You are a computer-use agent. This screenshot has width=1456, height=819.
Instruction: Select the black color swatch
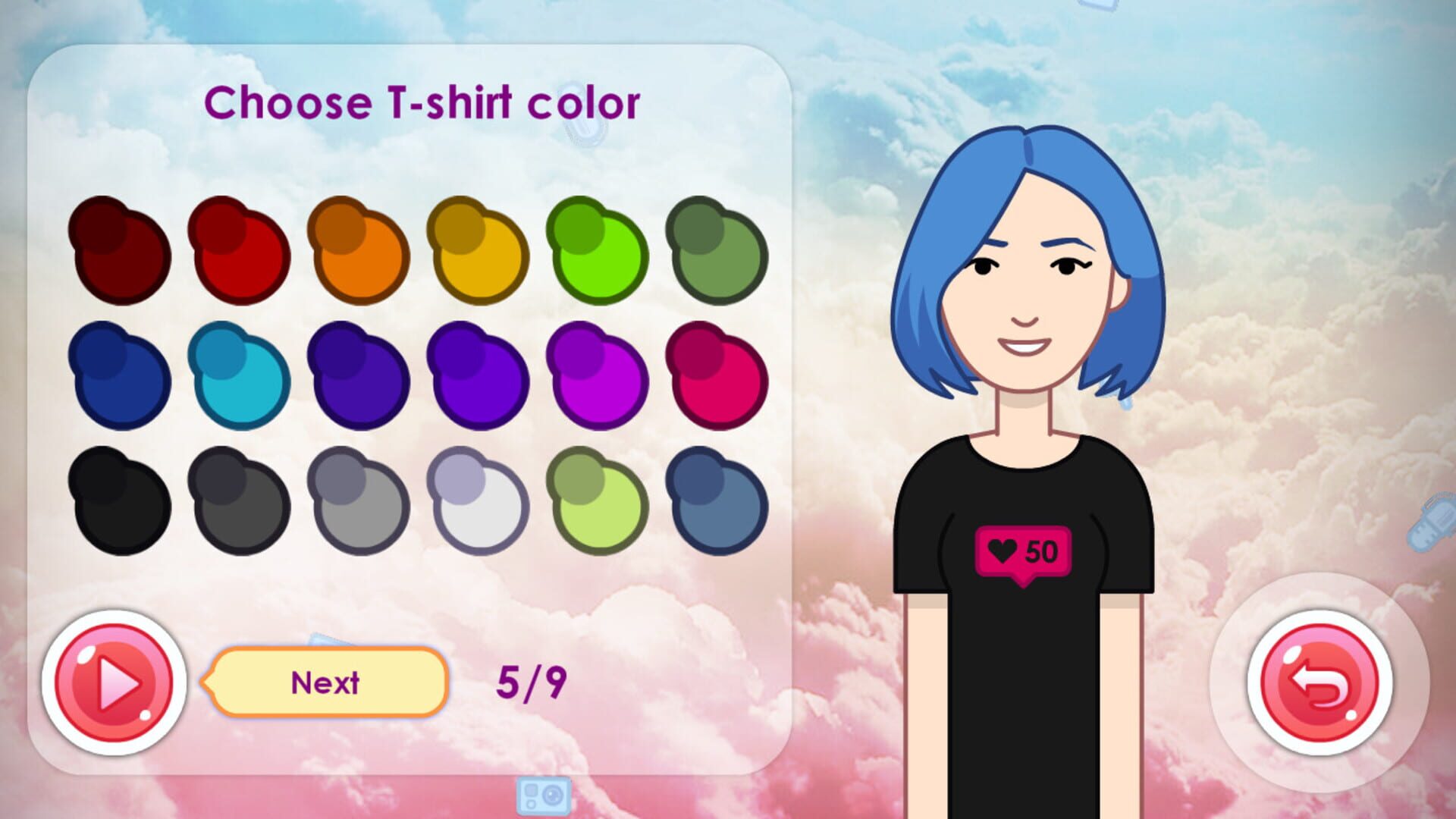(121, 500)
